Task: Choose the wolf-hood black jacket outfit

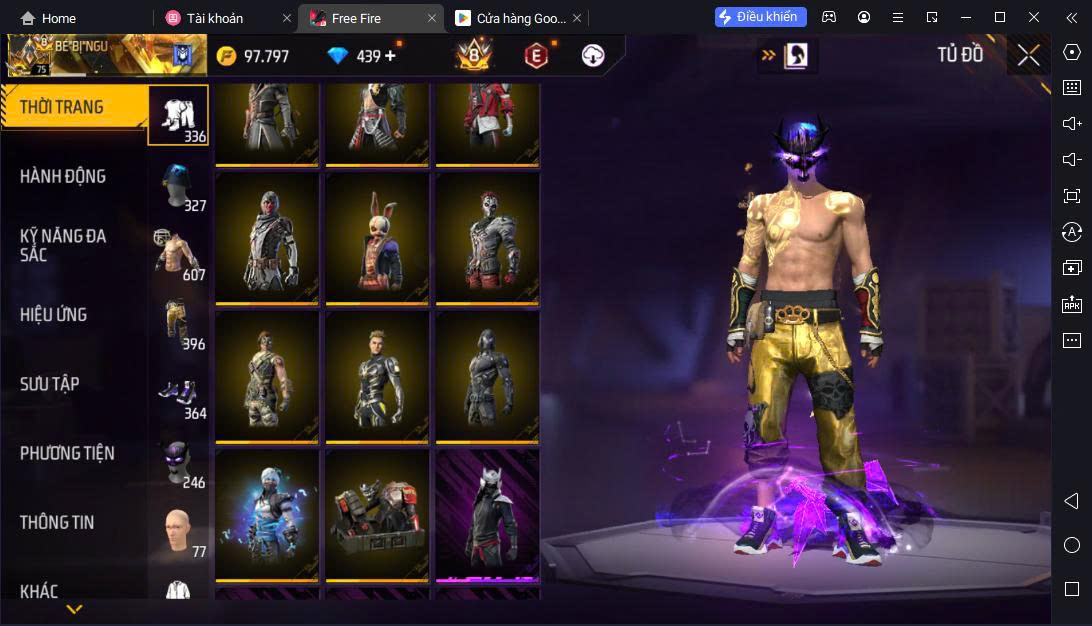Action: [487, 513]
